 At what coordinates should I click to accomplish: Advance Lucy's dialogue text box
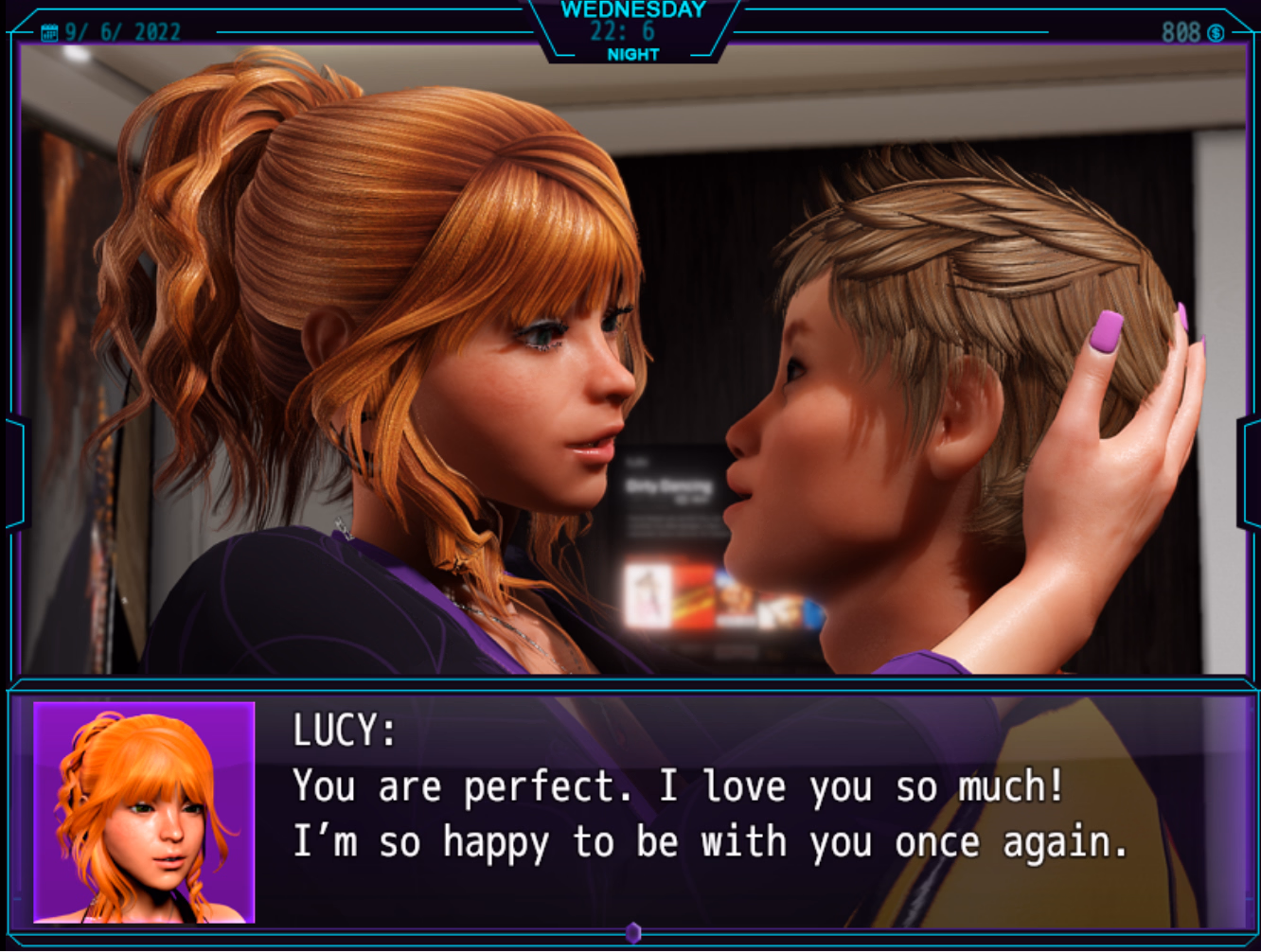[x=710, y=814]
